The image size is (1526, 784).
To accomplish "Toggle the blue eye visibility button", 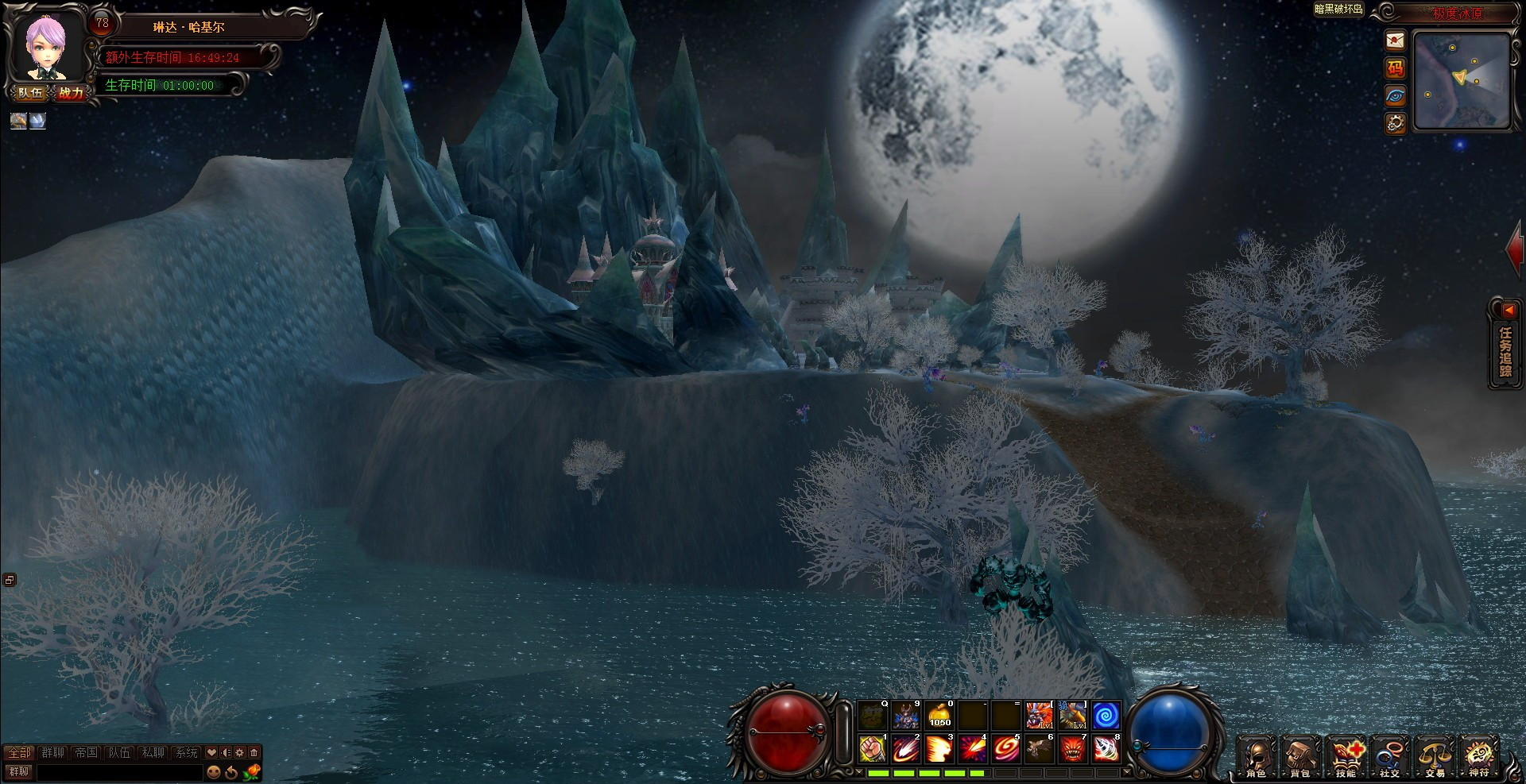I will 1395,96.
